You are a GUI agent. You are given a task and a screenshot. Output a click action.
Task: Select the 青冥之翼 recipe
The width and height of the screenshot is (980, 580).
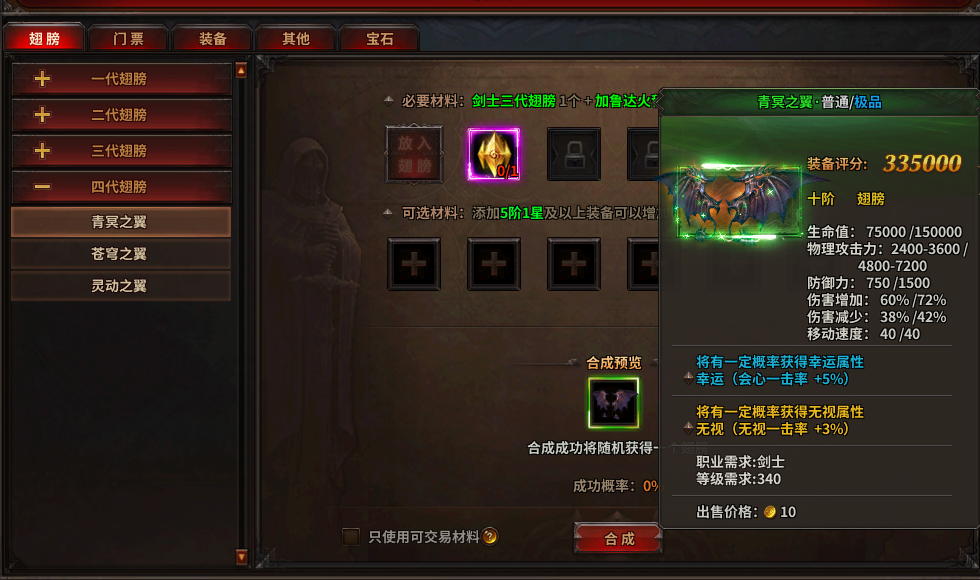tap(120, 222)
